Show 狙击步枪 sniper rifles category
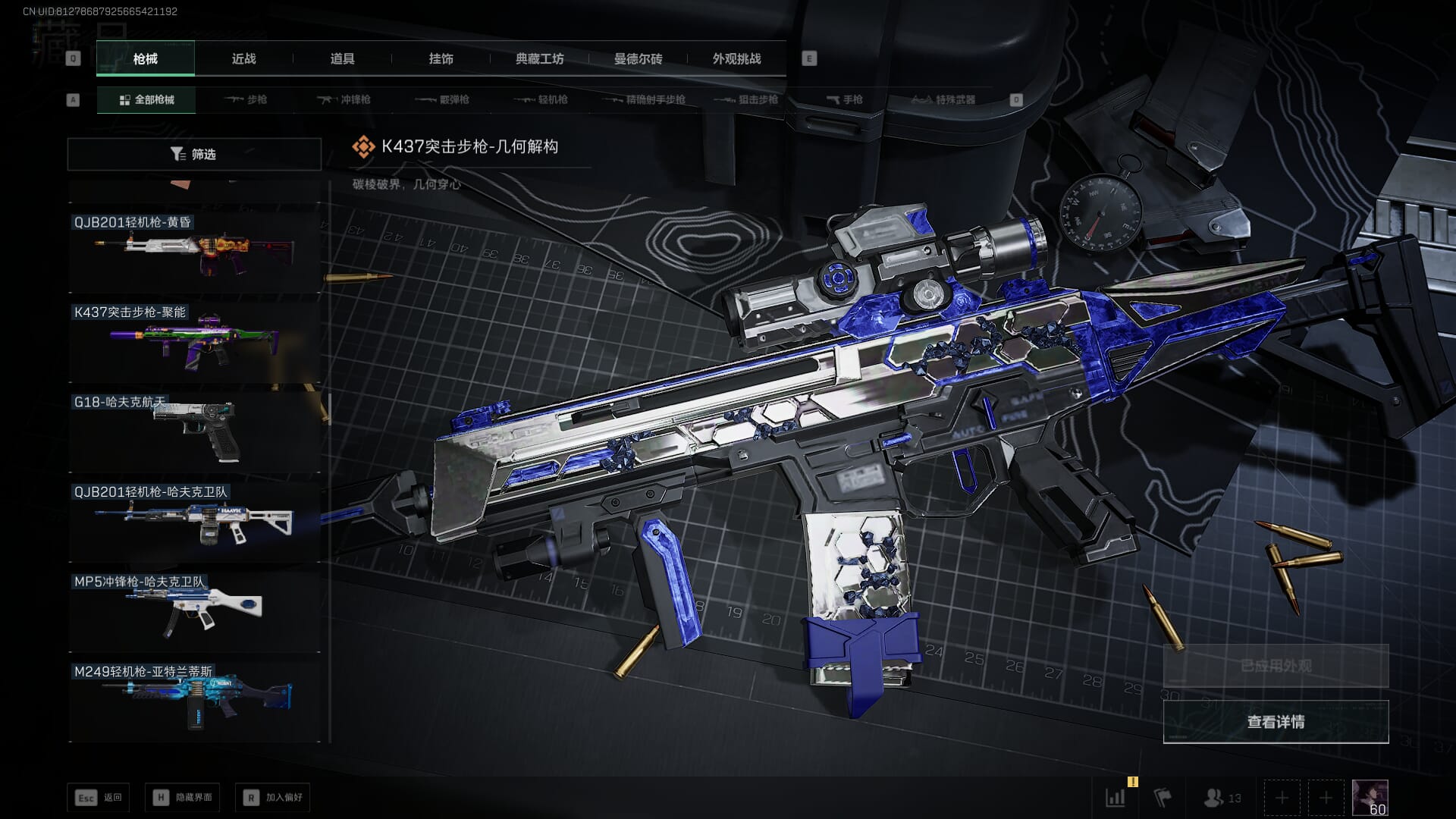The width and height of the screenshot is (1456, 819). (x=747, y=99)
